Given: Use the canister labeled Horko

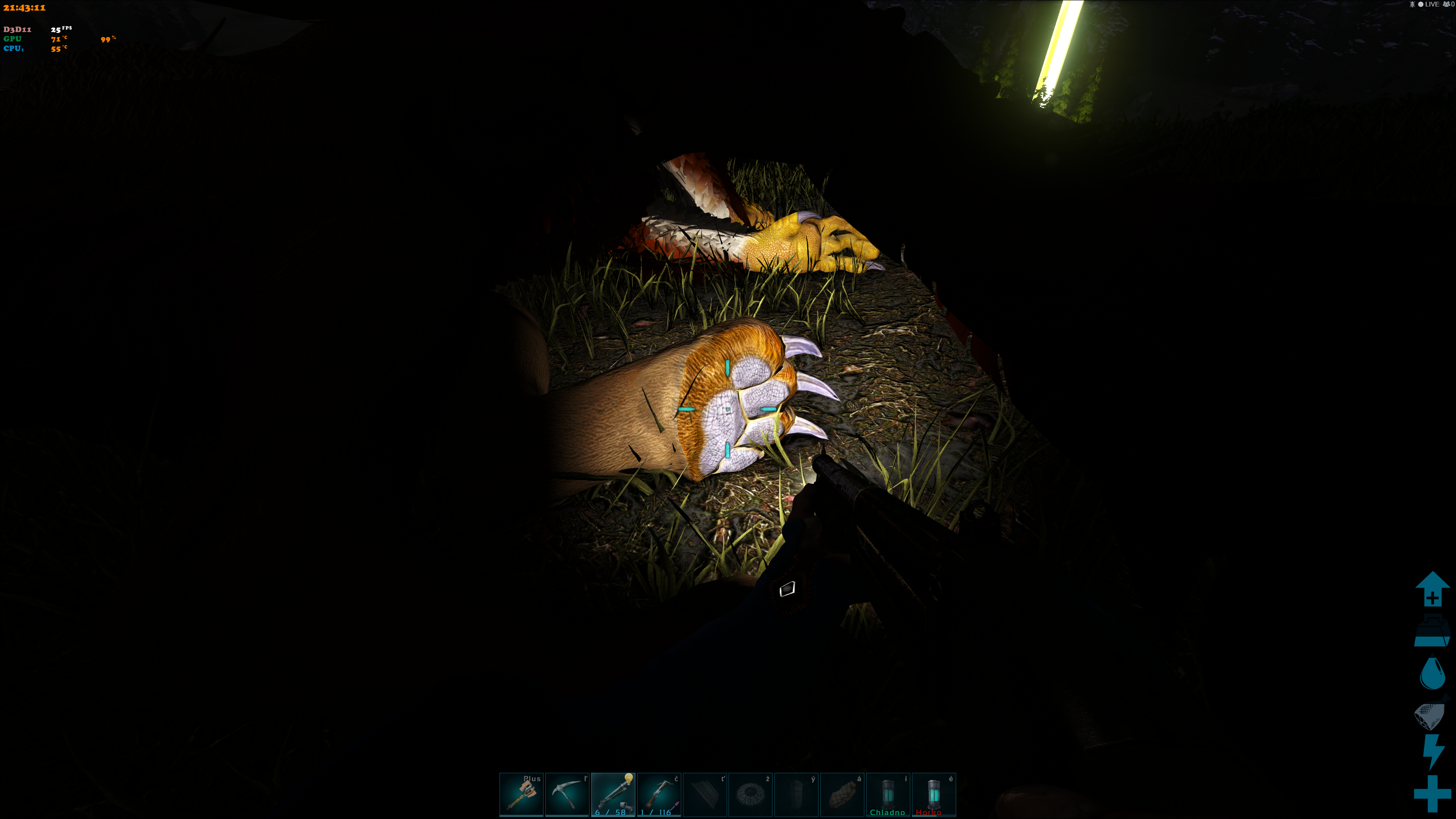Looking at the screenshot, I should [x=934, y=794].
